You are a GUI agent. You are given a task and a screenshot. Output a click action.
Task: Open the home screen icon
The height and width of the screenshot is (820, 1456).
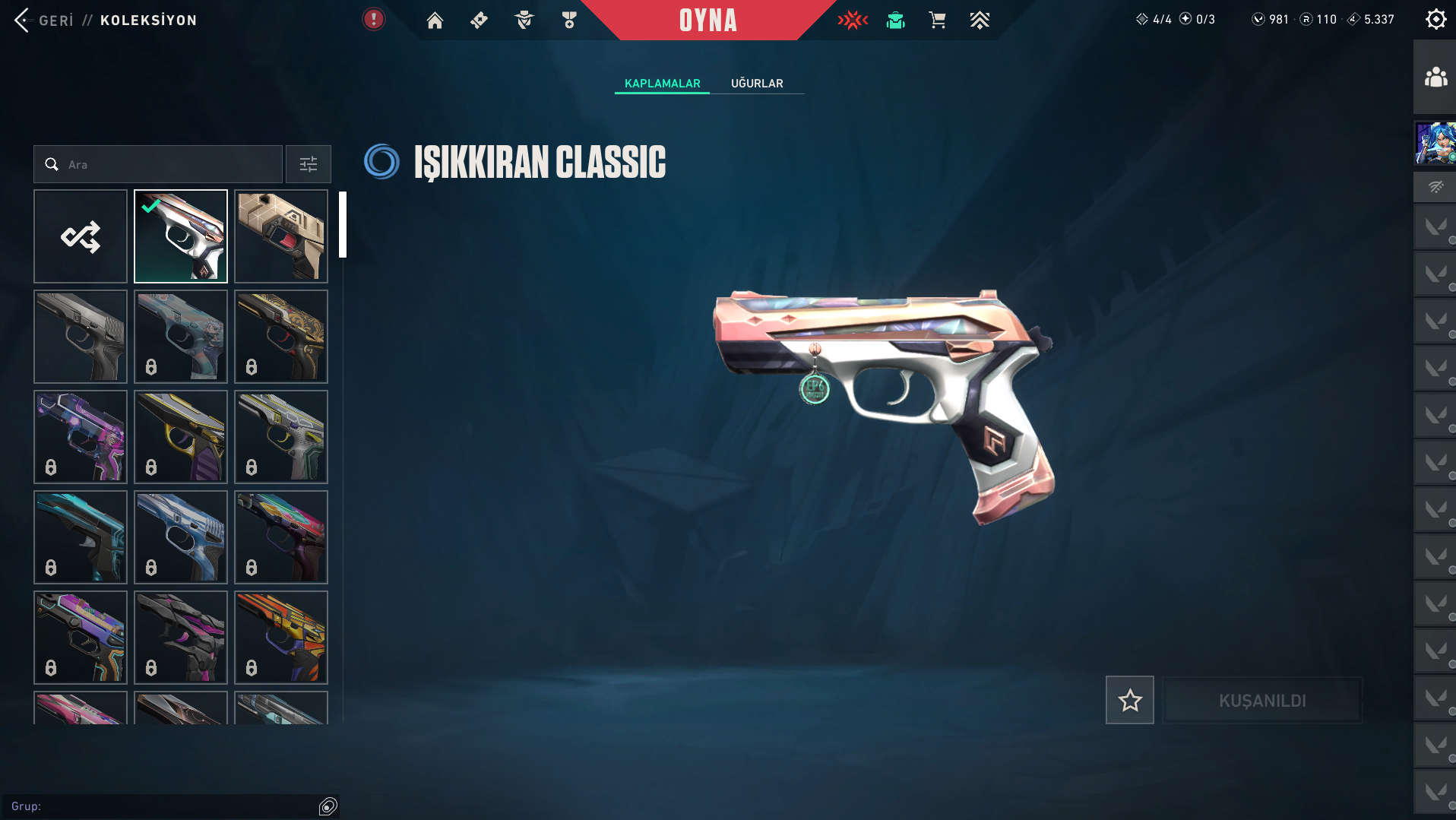[x=435, y=21]
